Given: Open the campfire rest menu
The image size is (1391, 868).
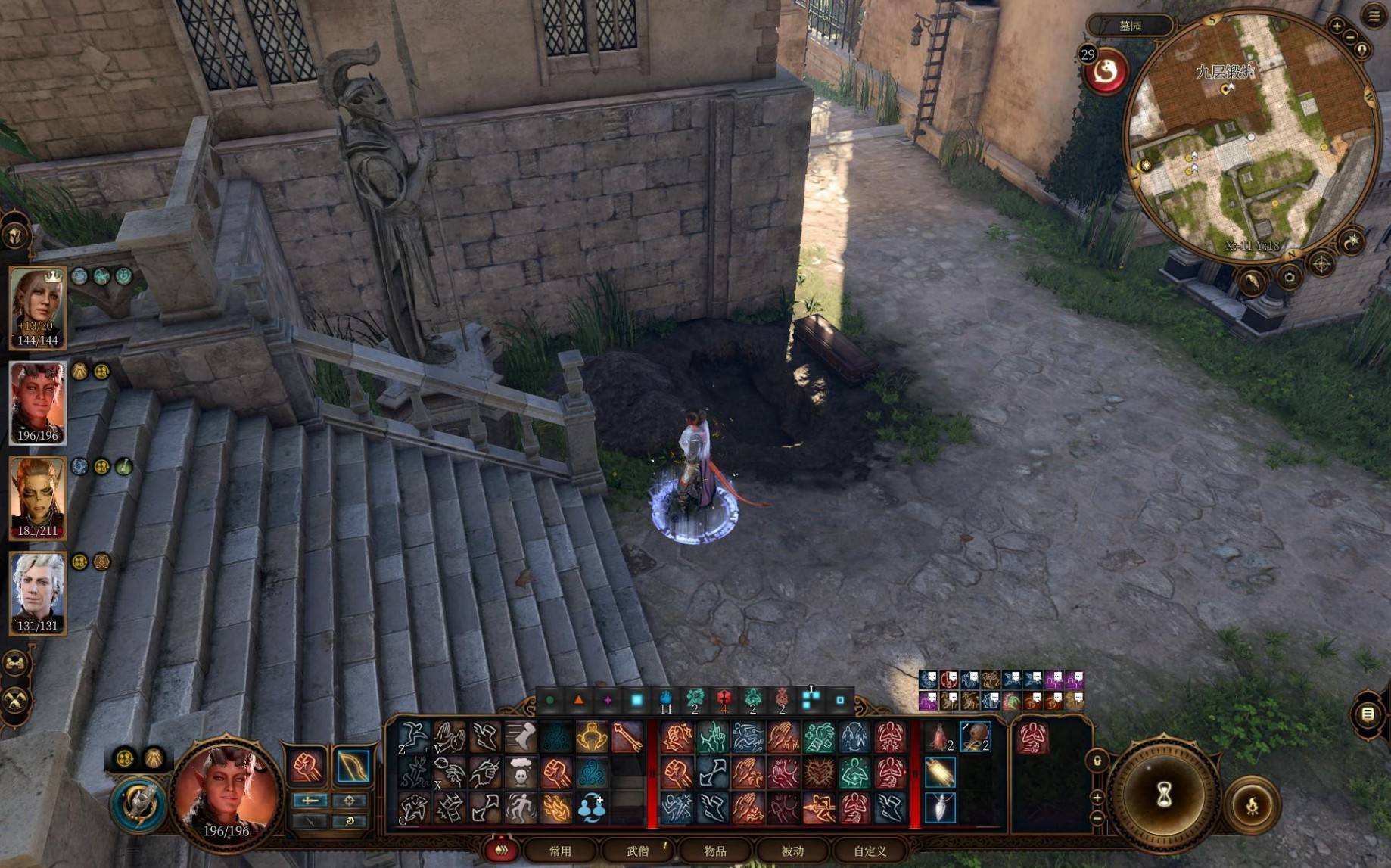Looking at the screenshot, I should pyautogui.click(x=1253, y=805).
